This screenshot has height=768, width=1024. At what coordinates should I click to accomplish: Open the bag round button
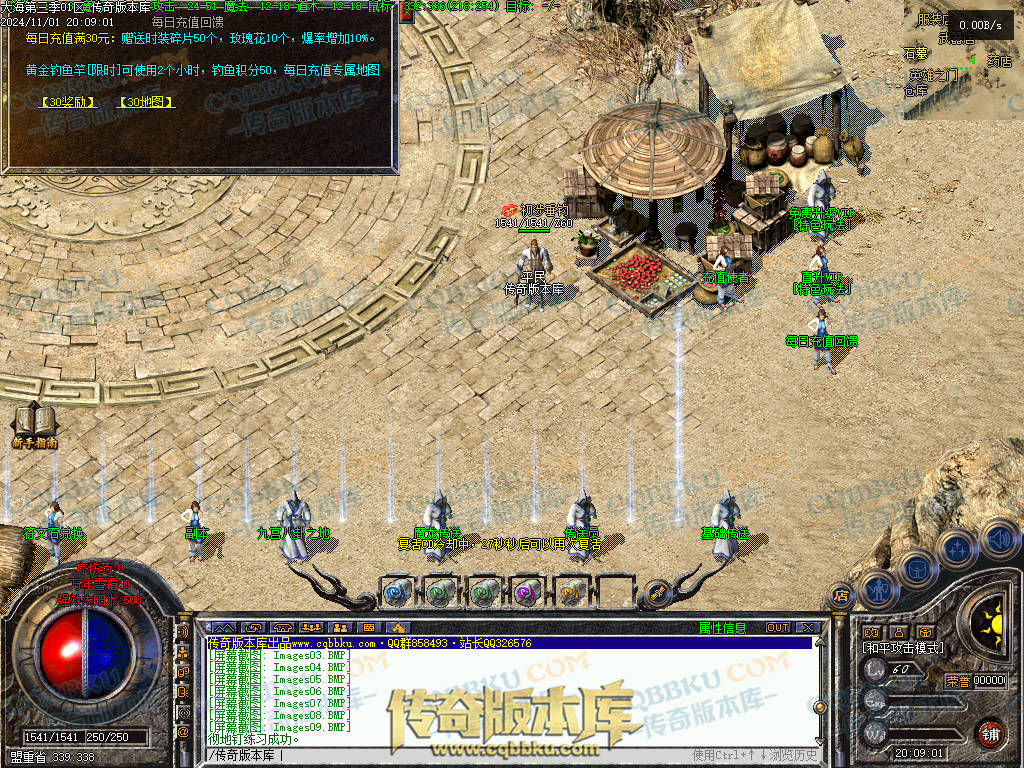click(916, 569)
